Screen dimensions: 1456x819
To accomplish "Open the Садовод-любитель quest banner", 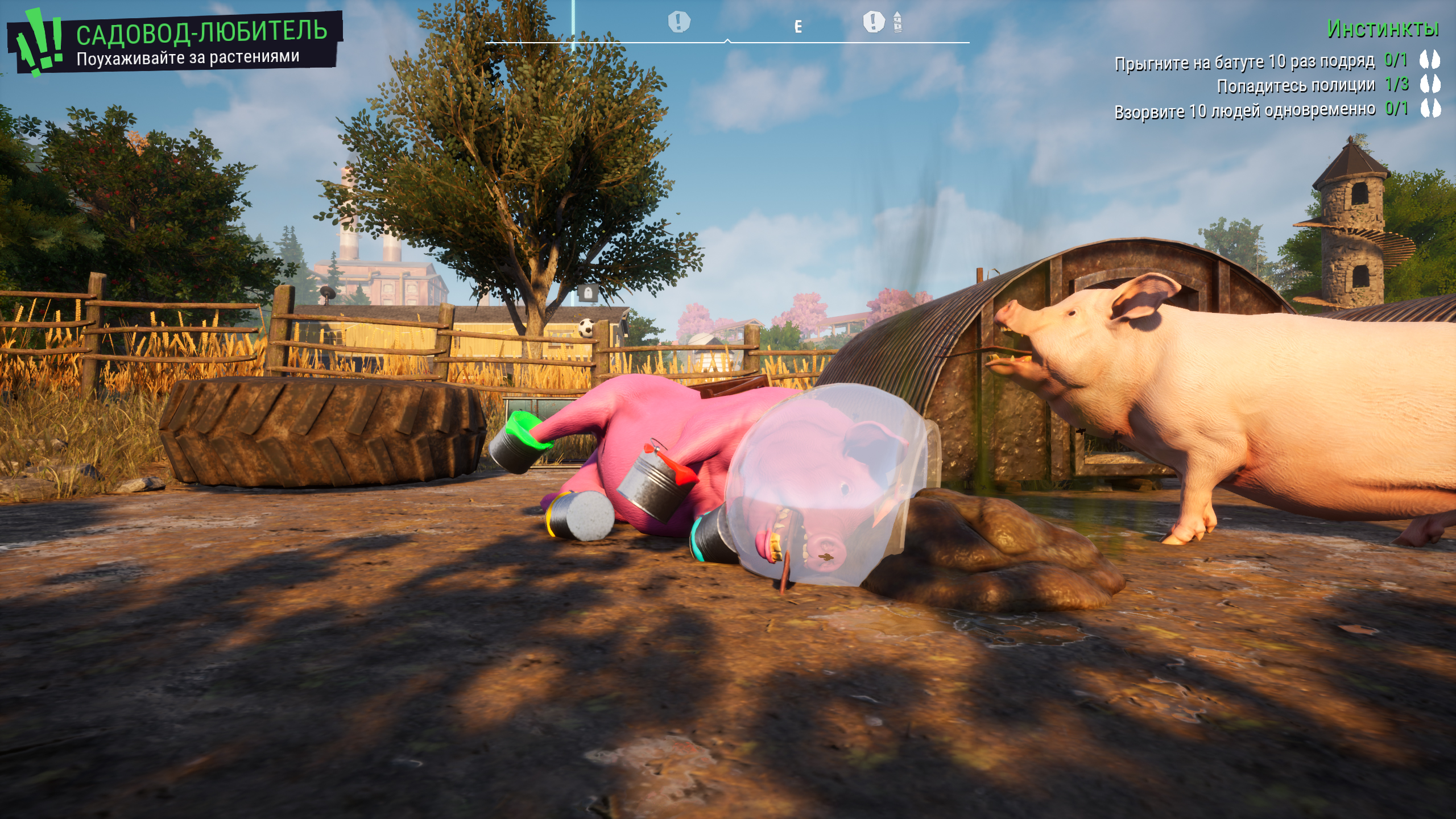I will point(201,32).
